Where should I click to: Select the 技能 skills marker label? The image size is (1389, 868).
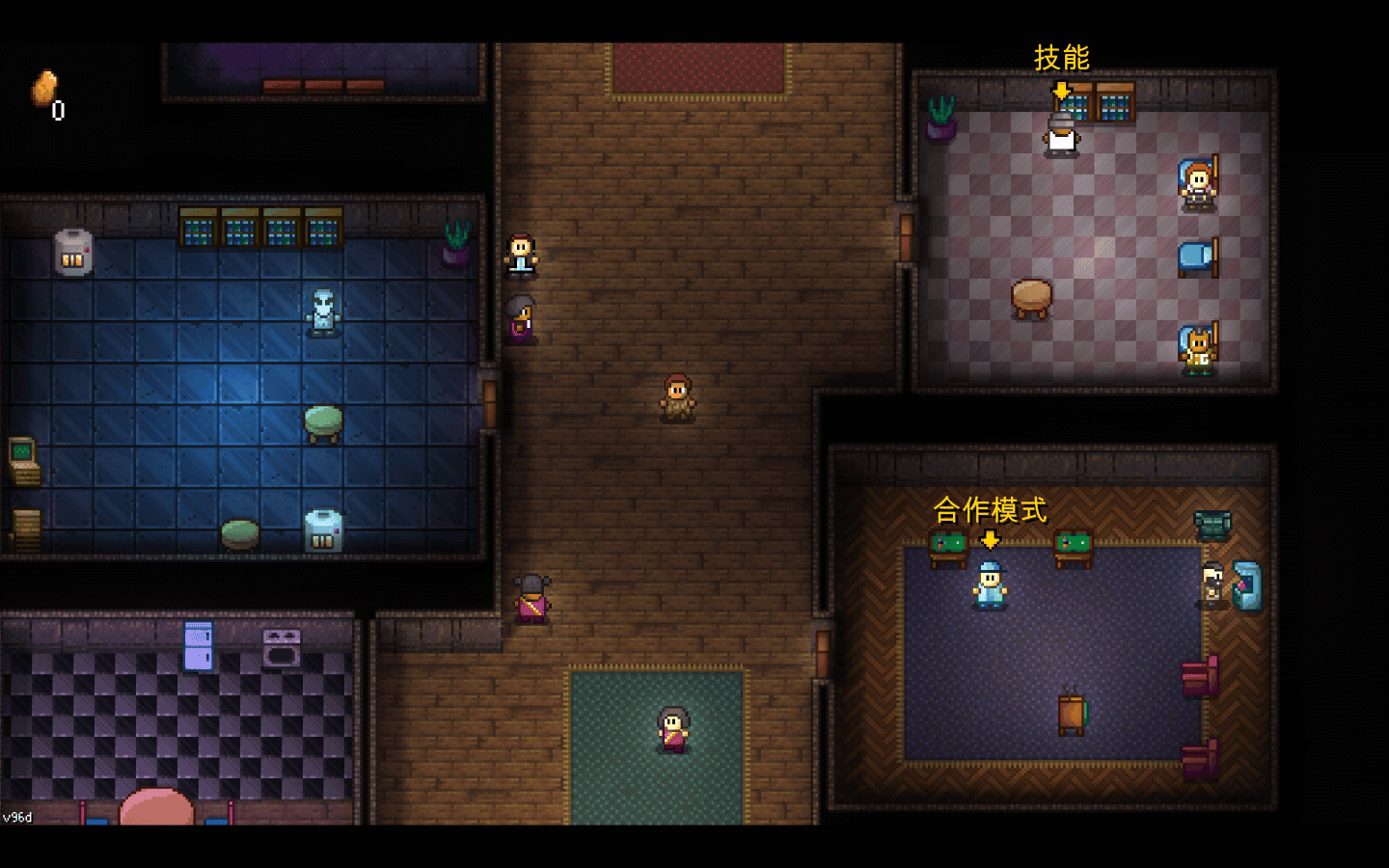(1061, 58)
